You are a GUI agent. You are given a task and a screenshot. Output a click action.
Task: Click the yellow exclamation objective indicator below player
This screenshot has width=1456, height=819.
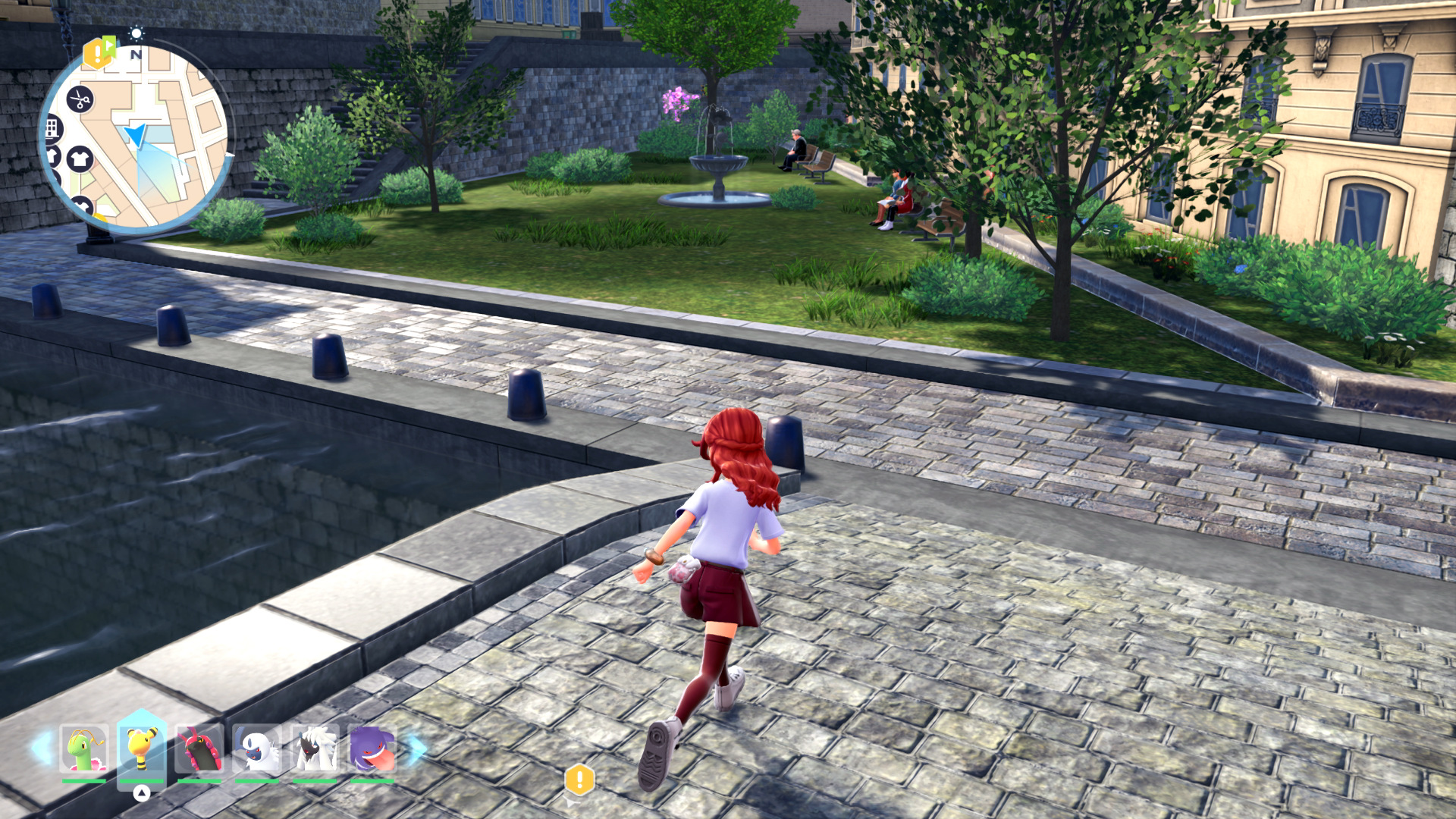click(x=579, y=780)
